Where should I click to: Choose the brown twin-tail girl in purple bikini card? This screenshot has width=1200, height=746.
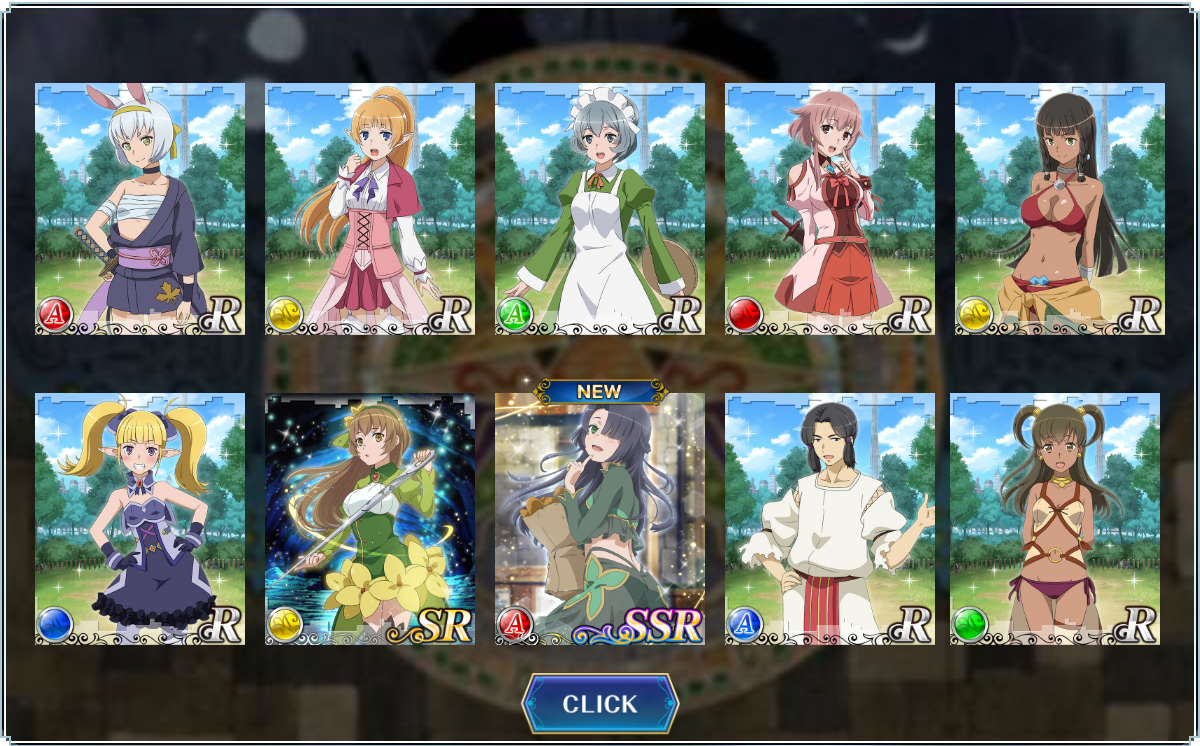click(1055, 519)
